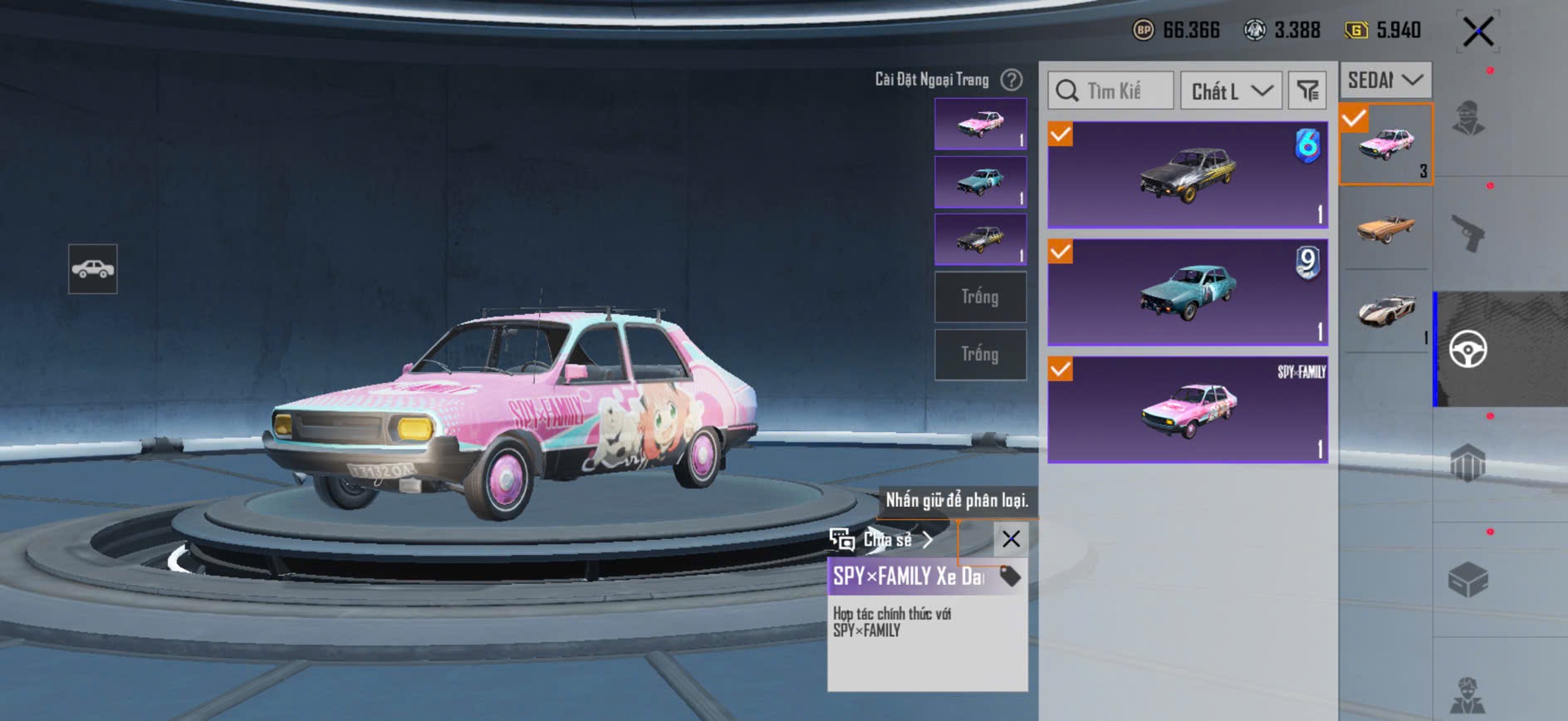This screenshot has width=1568, height=721.
Task: Close the vehicle inventory screen
Action: pos(1478,32)
